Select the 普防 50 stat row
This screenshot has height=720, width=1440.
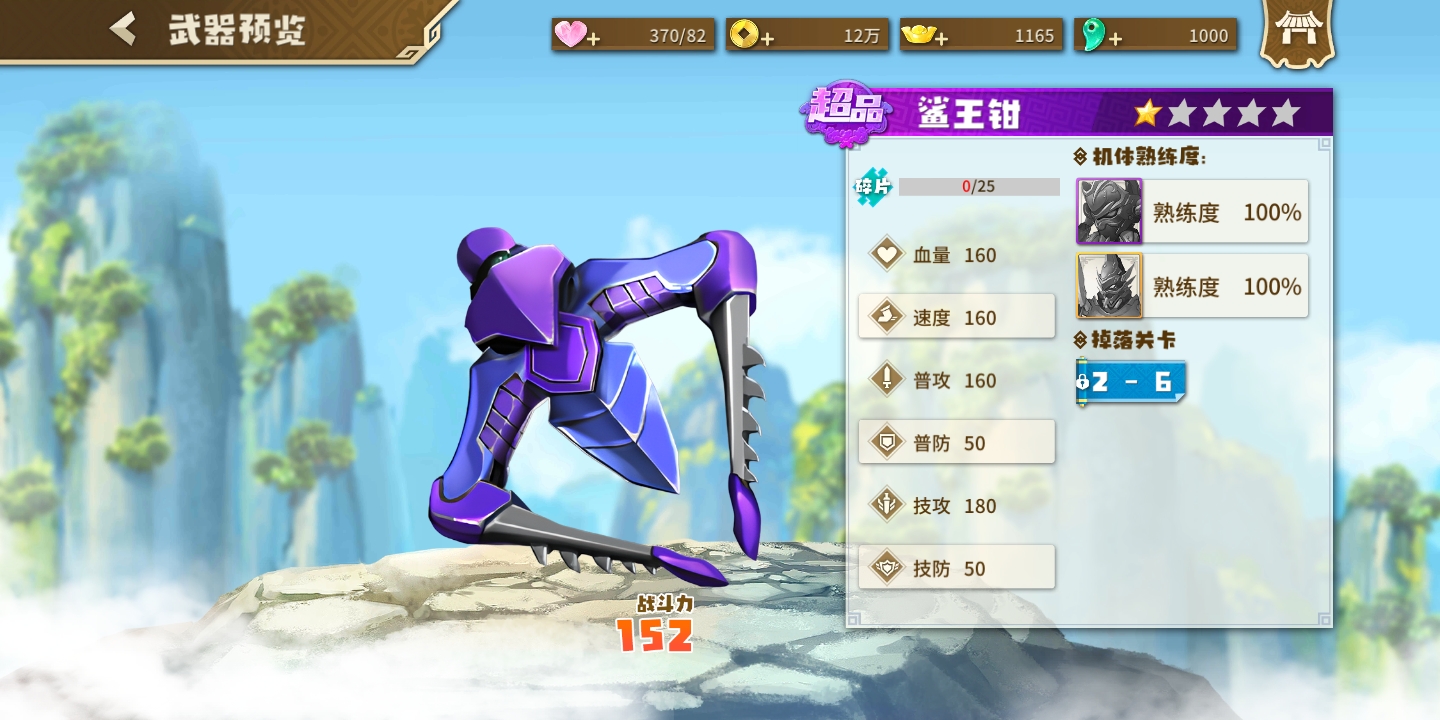pyautogui.click(x=956, y=442)
